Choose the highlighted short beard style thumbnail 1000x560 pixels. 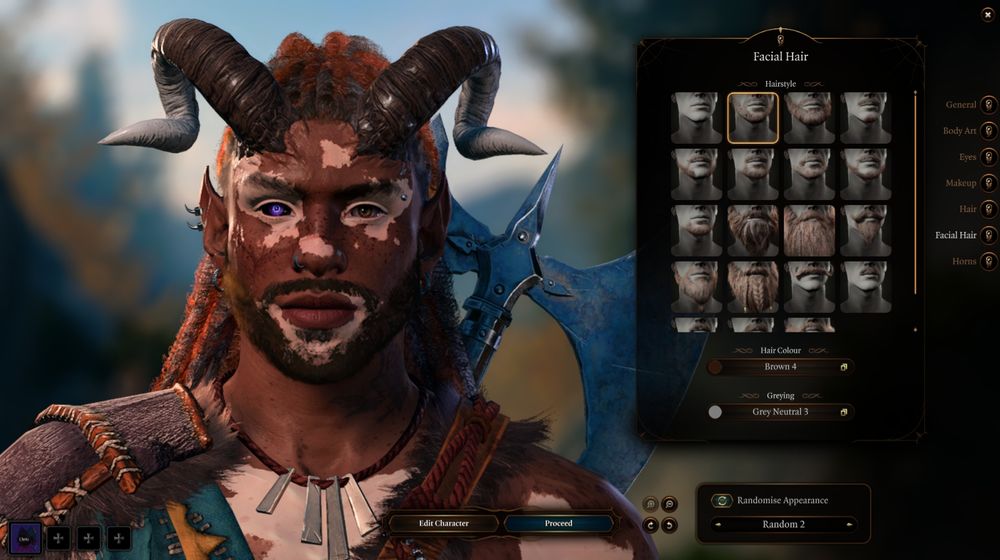(753, 118)
